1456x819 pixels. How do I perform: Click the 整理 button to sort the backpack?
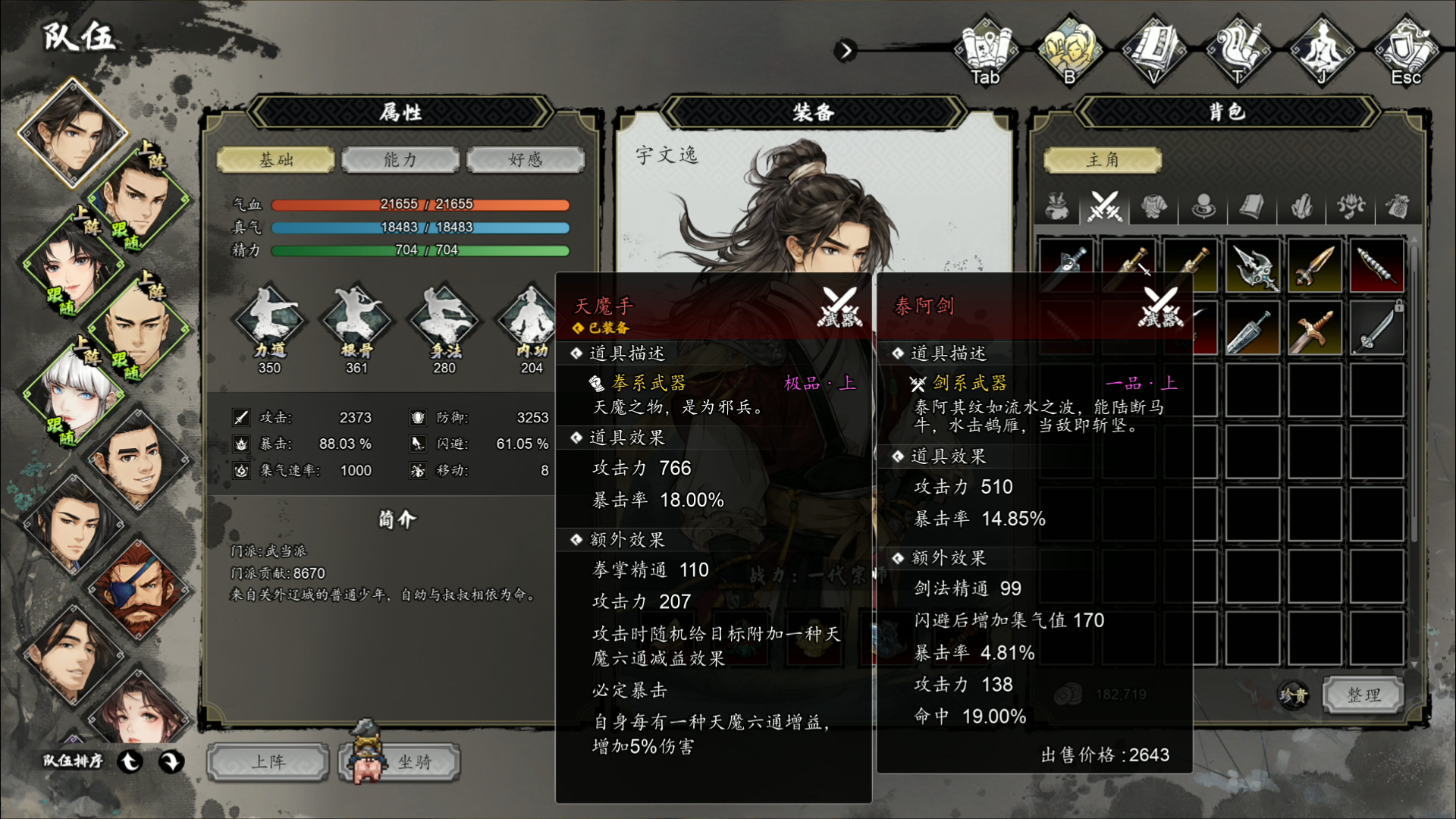1361,695
